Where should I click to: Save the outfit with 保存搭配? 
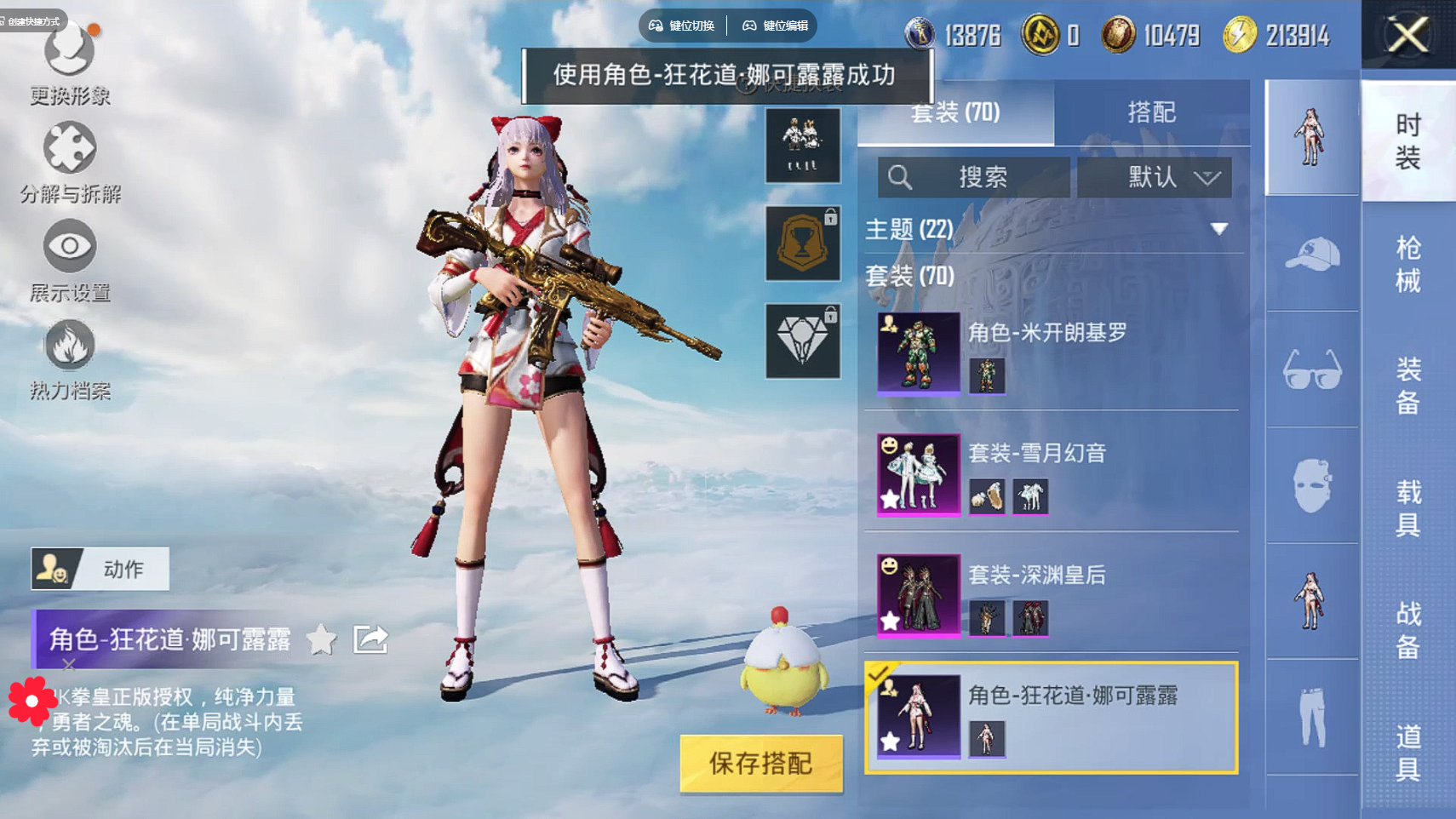[x=760, y=763]
